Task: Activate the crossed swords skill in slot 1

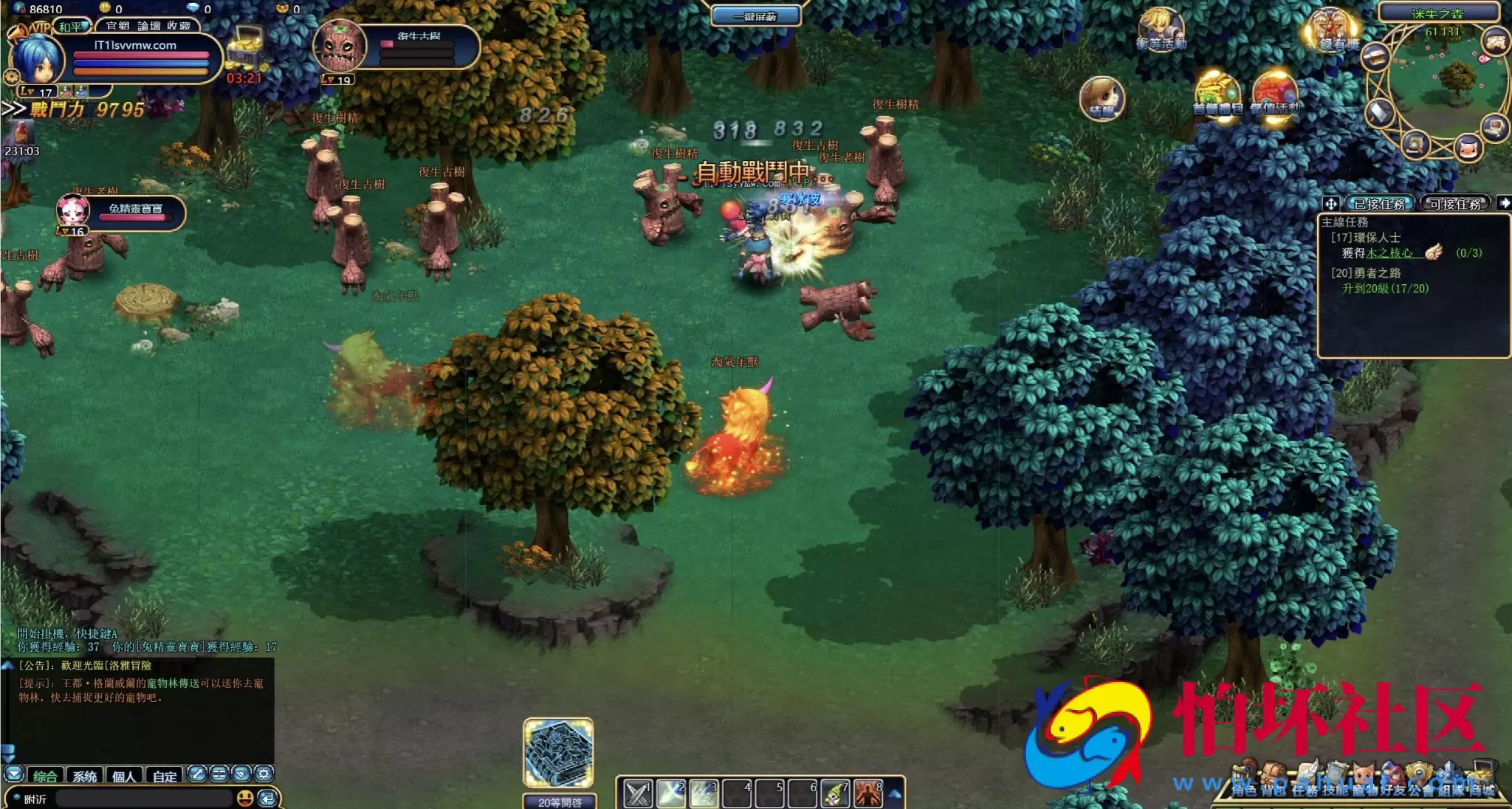Action: pyautogui.click(x=638, y=793)
